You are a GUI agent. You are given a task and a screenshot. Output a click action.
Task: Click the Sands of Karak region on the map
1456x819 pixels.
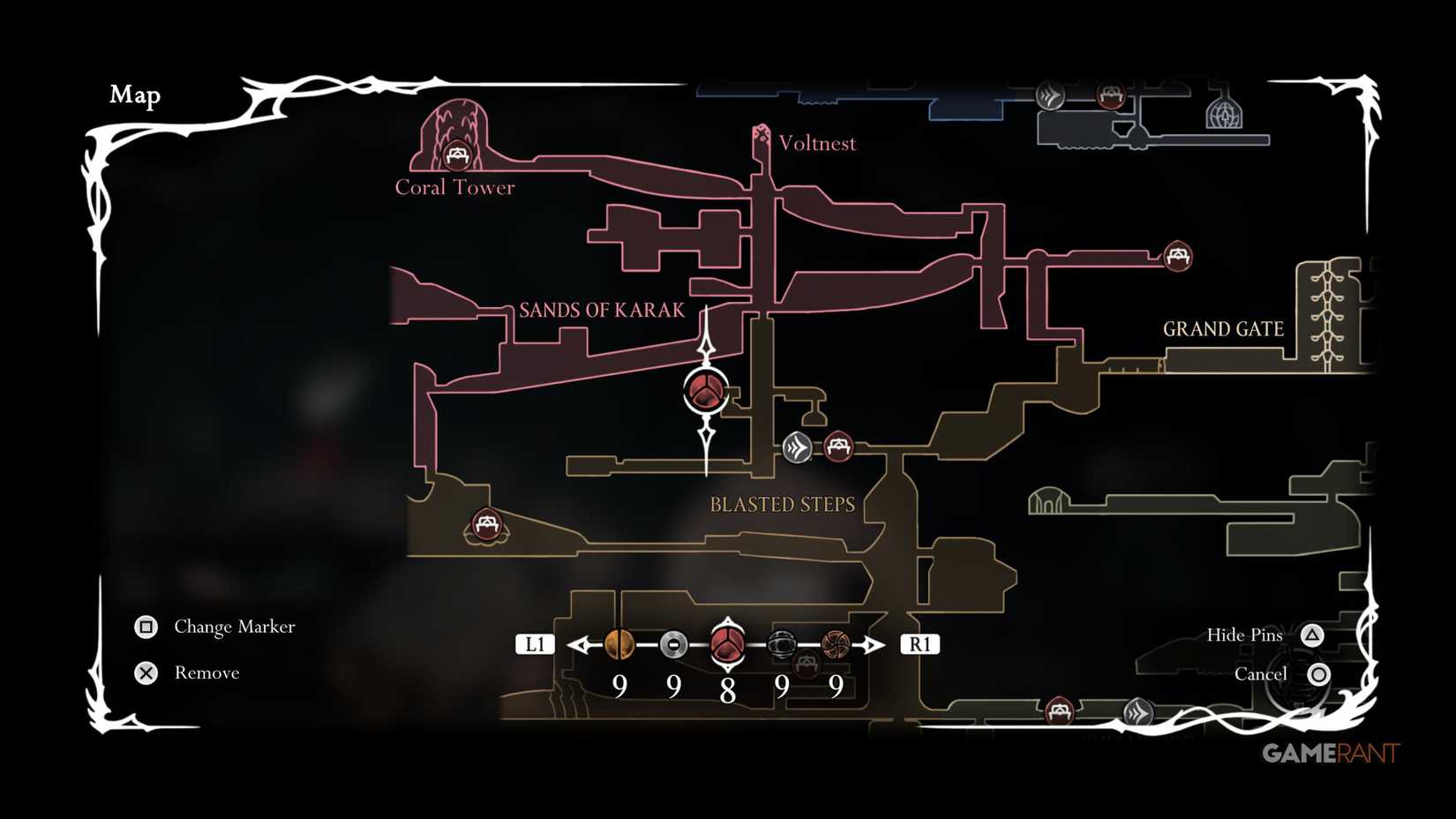click(604, 310)
